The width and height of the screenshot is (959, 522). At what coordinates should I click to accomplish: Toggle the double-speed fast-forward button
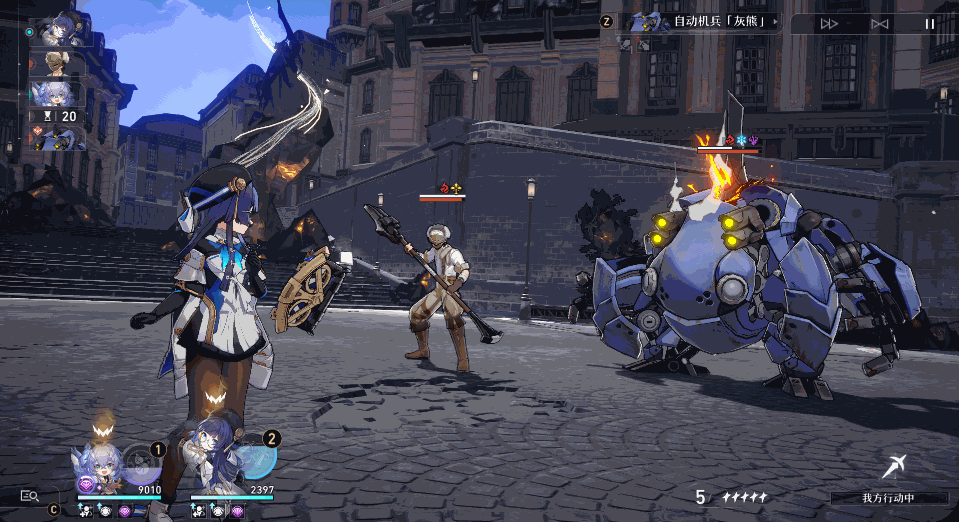829,23
